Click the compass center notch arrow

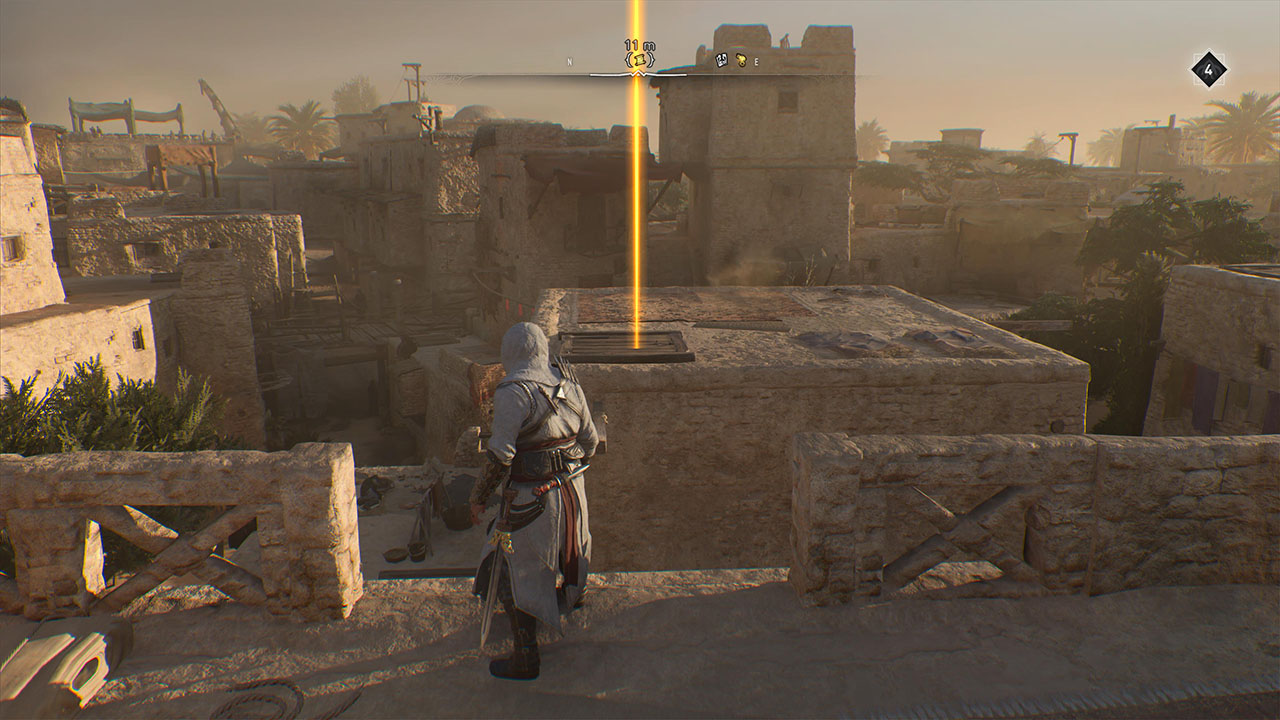(x=637, y=73)
